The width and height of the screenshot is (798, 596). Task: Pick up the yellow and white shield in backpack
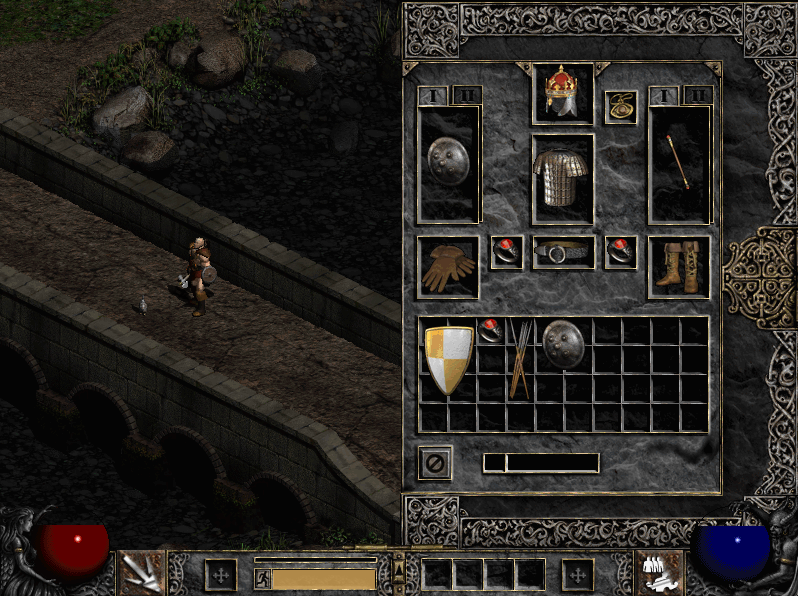tap(447, 360)
